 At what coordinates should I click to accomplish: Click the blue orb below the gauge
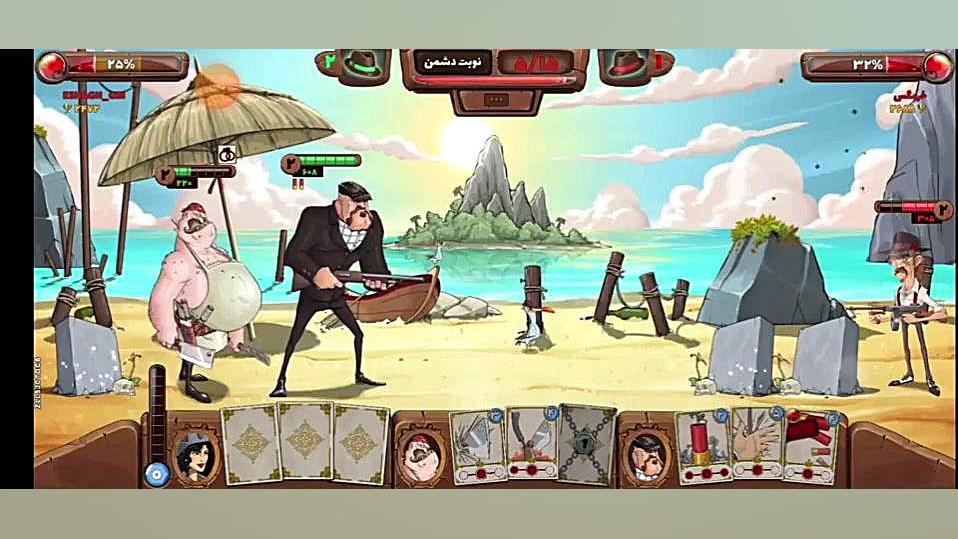pos(156,474)
